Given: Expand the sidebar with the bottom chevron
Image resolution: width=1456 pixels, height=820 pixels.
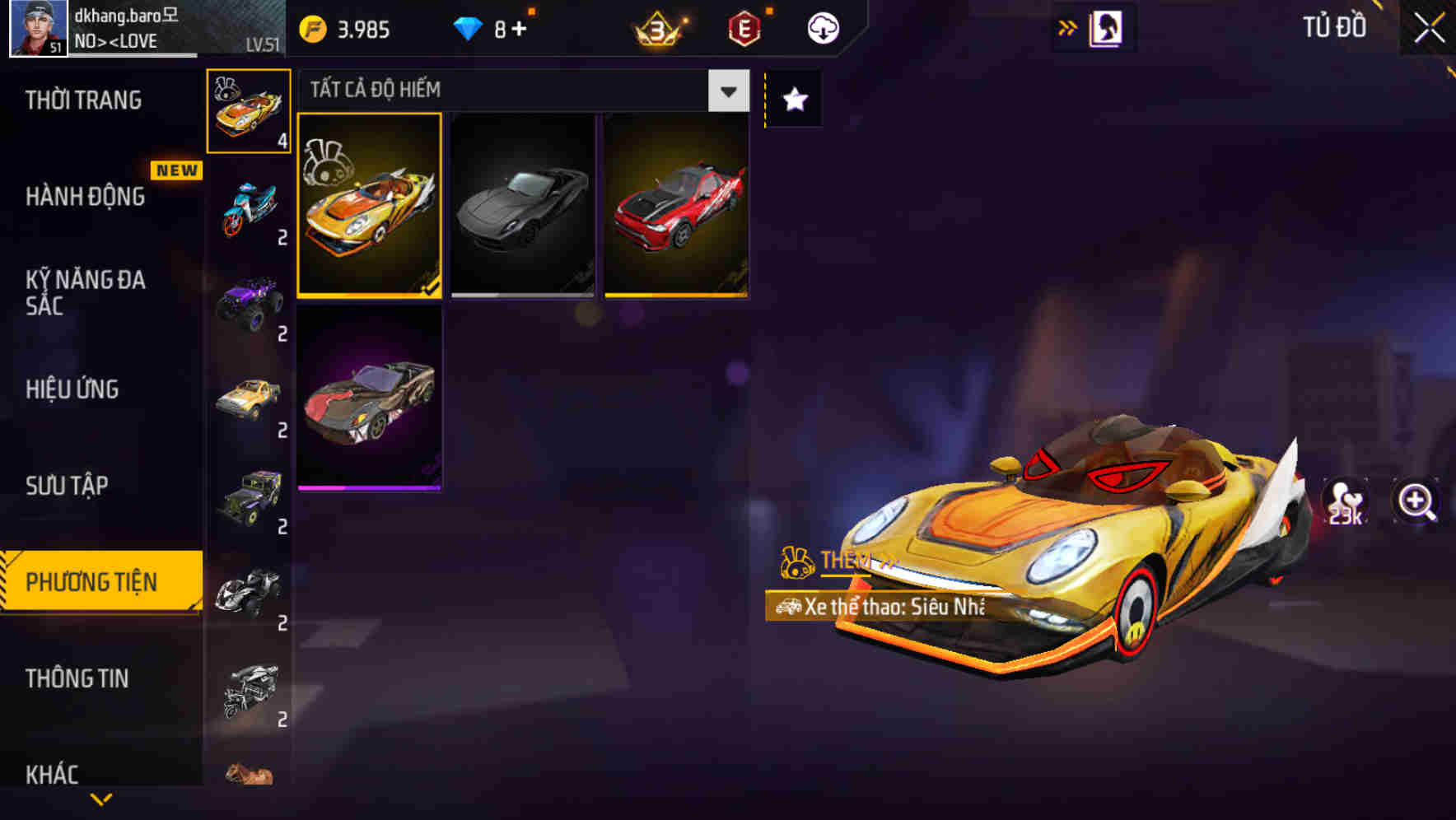Looking at the screenshot, I should (x=100, y=800).
